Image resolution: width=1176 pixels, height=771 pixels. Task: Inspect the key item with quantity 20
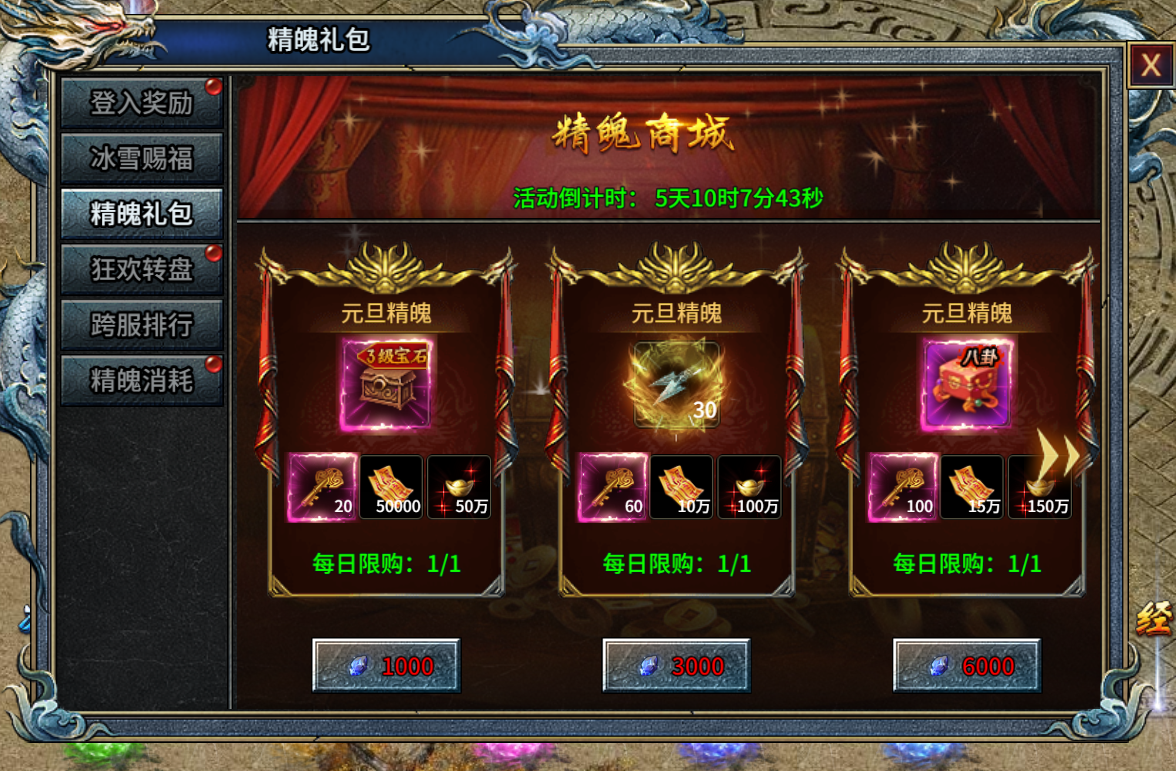322,487
